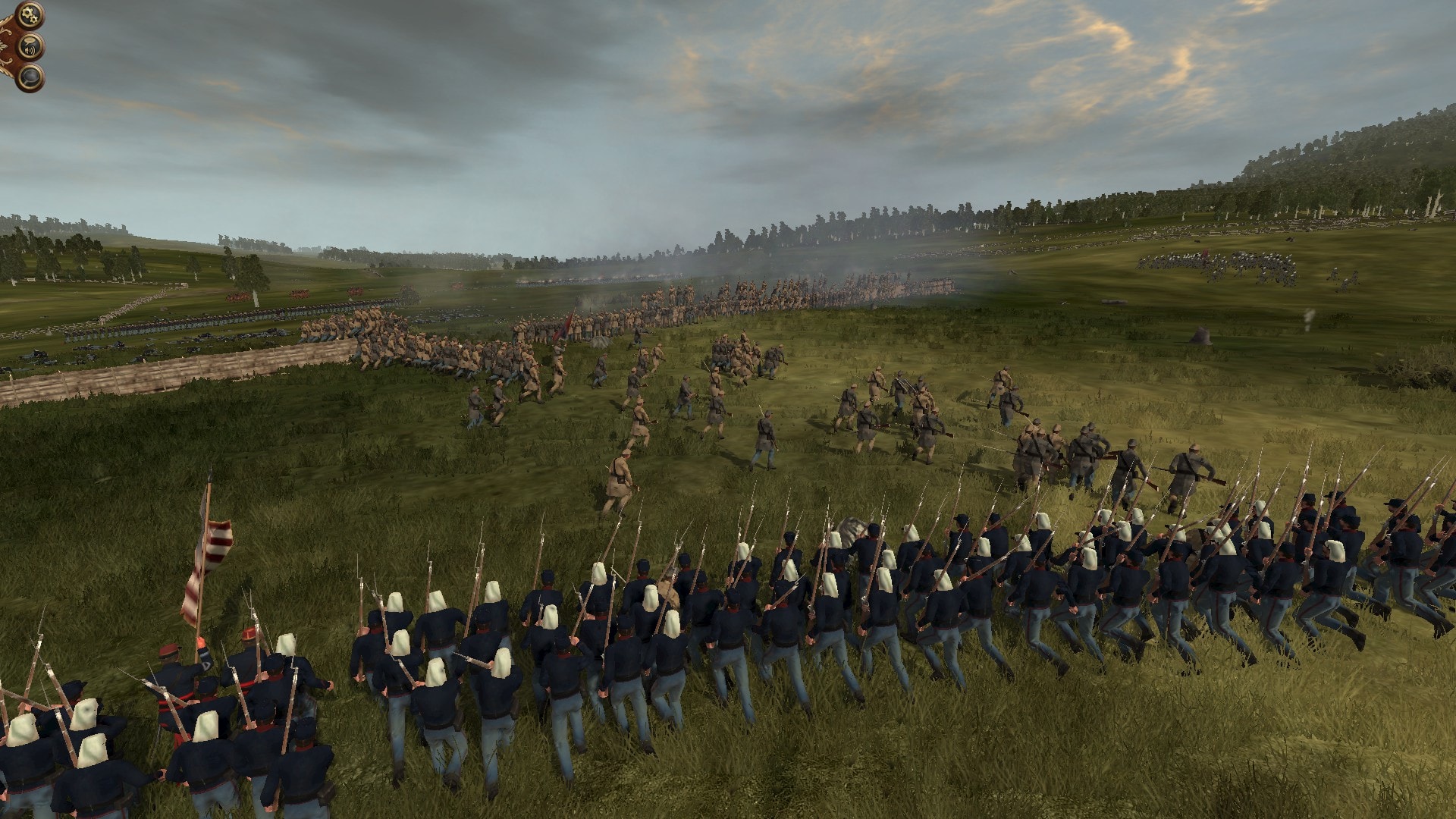
Task: Open the gears game menu button
Action: (30, 14)
